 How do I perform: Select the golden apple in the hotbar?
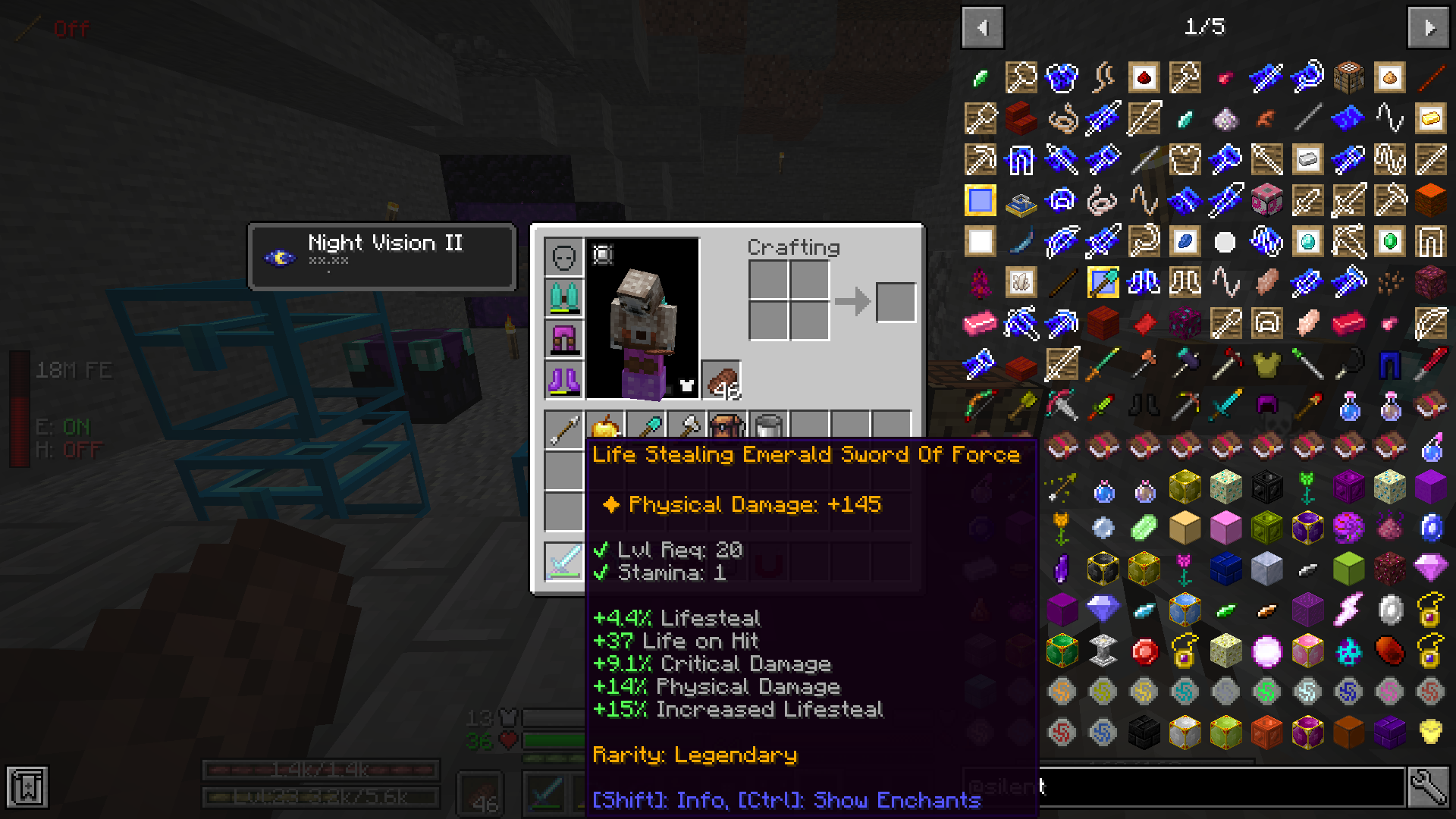[x=604, y=425]
